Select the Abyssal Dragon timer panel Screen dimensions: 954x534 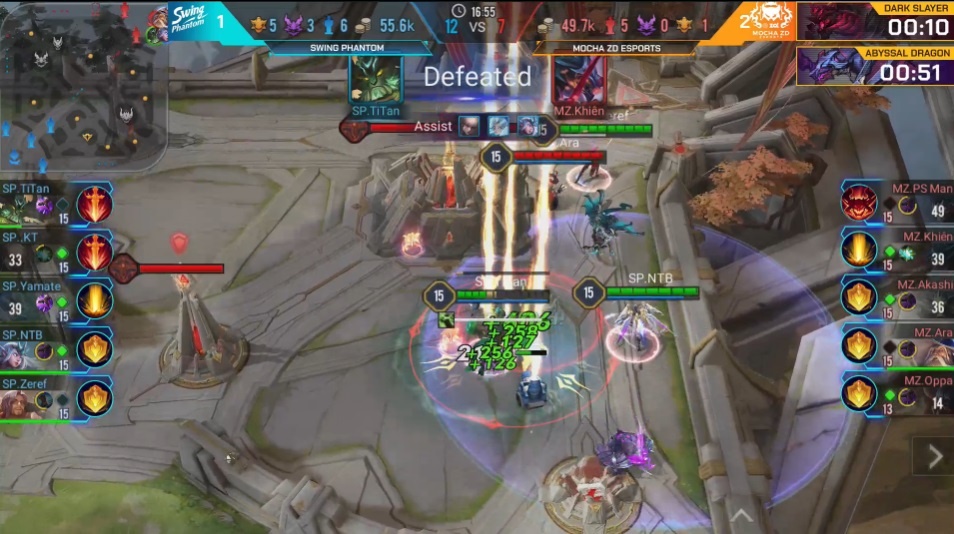pyautogui.click(x=874, y=66)
